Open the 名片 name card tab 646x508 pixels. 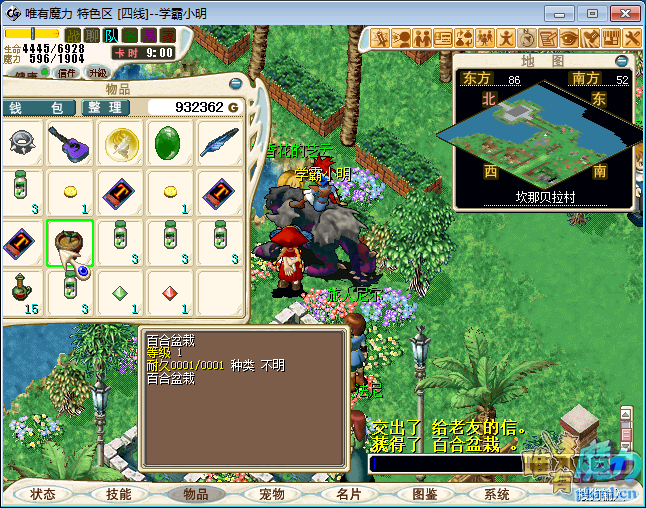348,494
